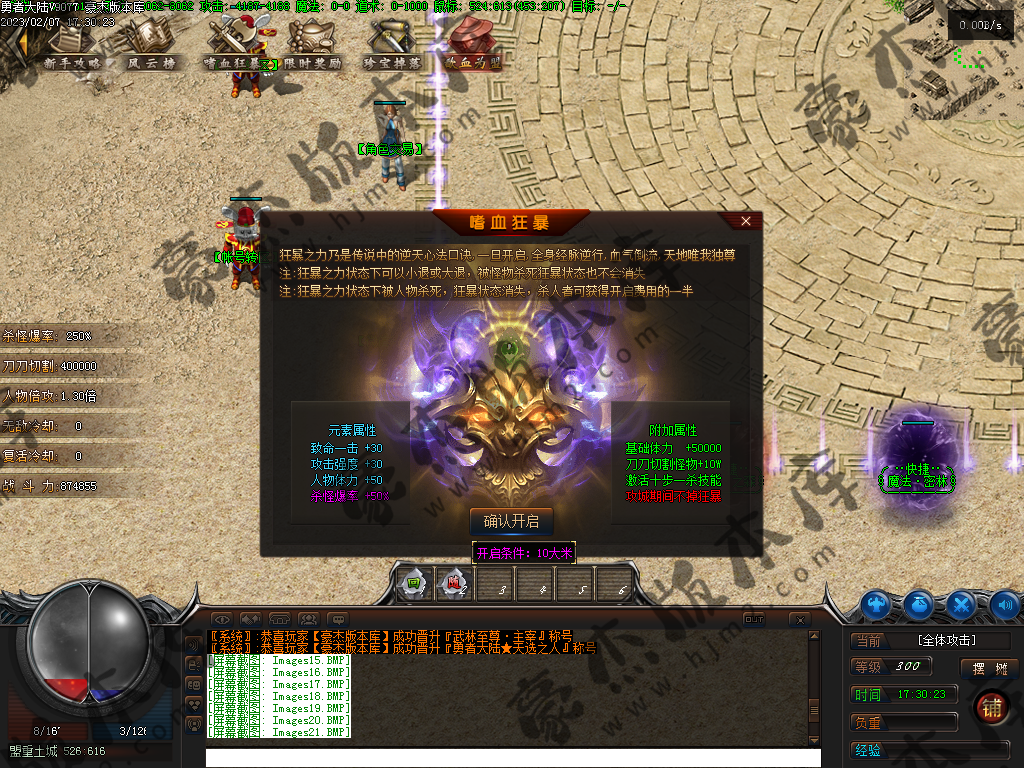Screen dimensions: 1024x768
Task: Toggle the sound speaker button
Action: click(x=1005, y=604)
